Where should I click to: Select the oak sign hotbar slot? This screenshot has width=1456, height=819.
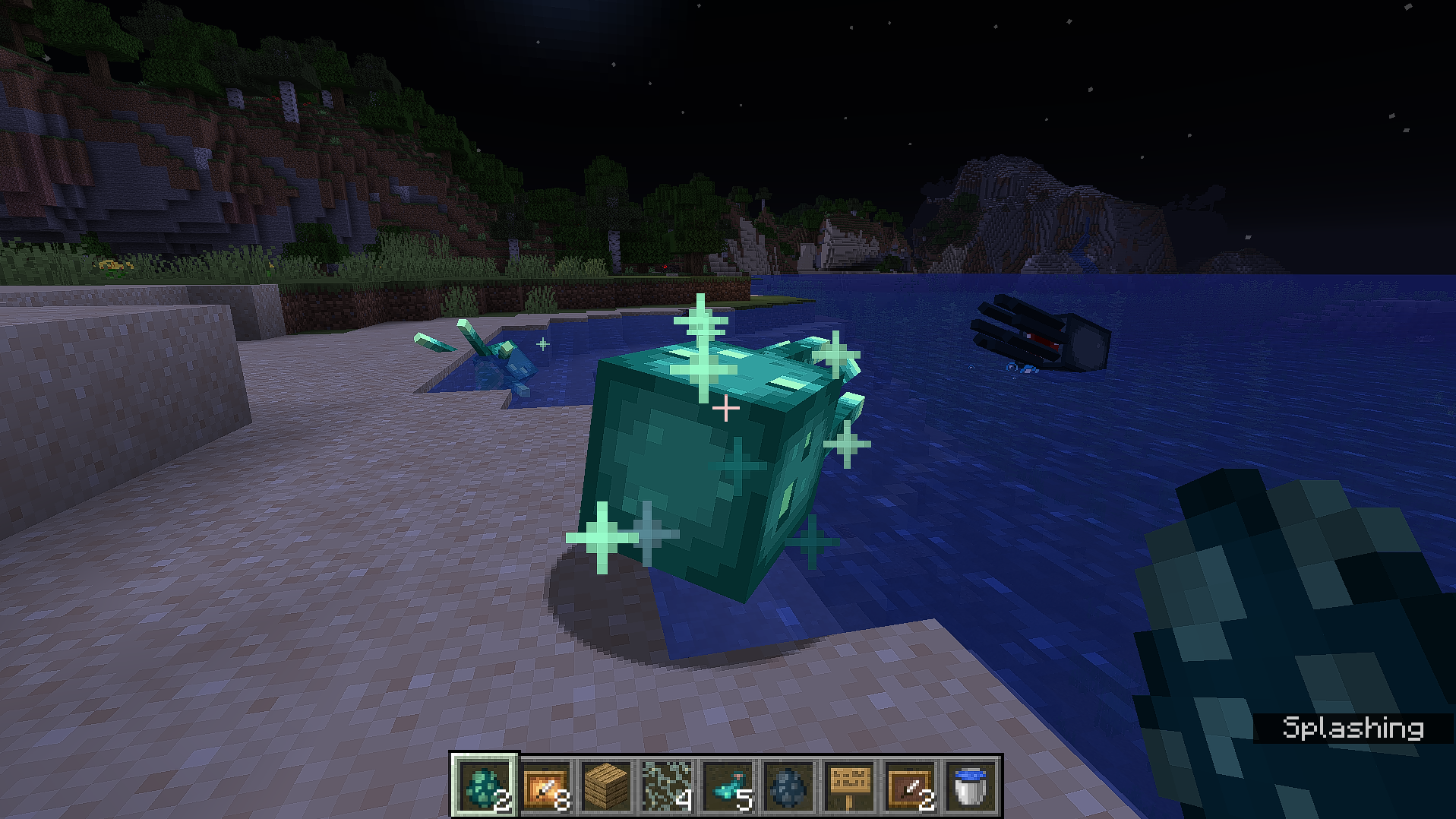click(x=849, y=786)
